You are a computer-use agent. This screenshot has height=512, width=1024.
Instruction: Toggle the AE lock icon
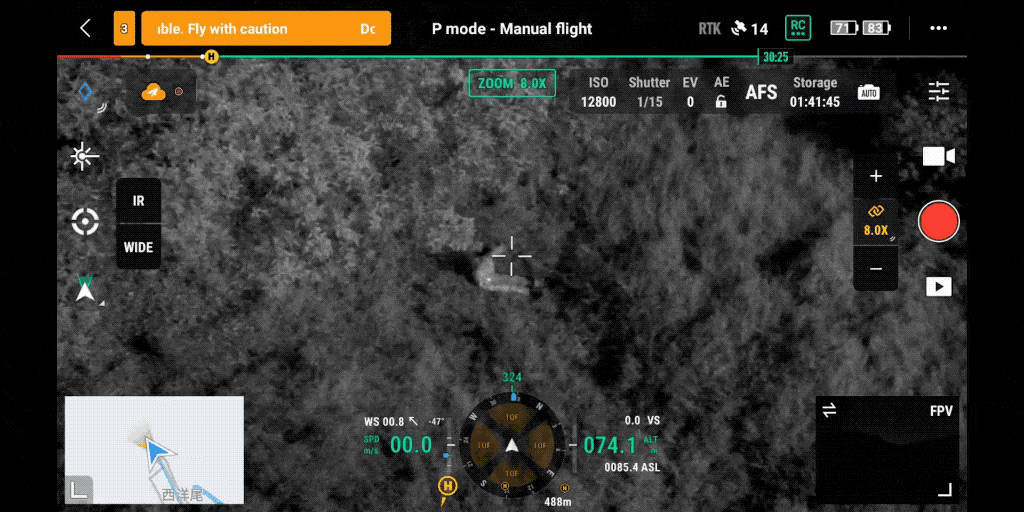[721, 102]
